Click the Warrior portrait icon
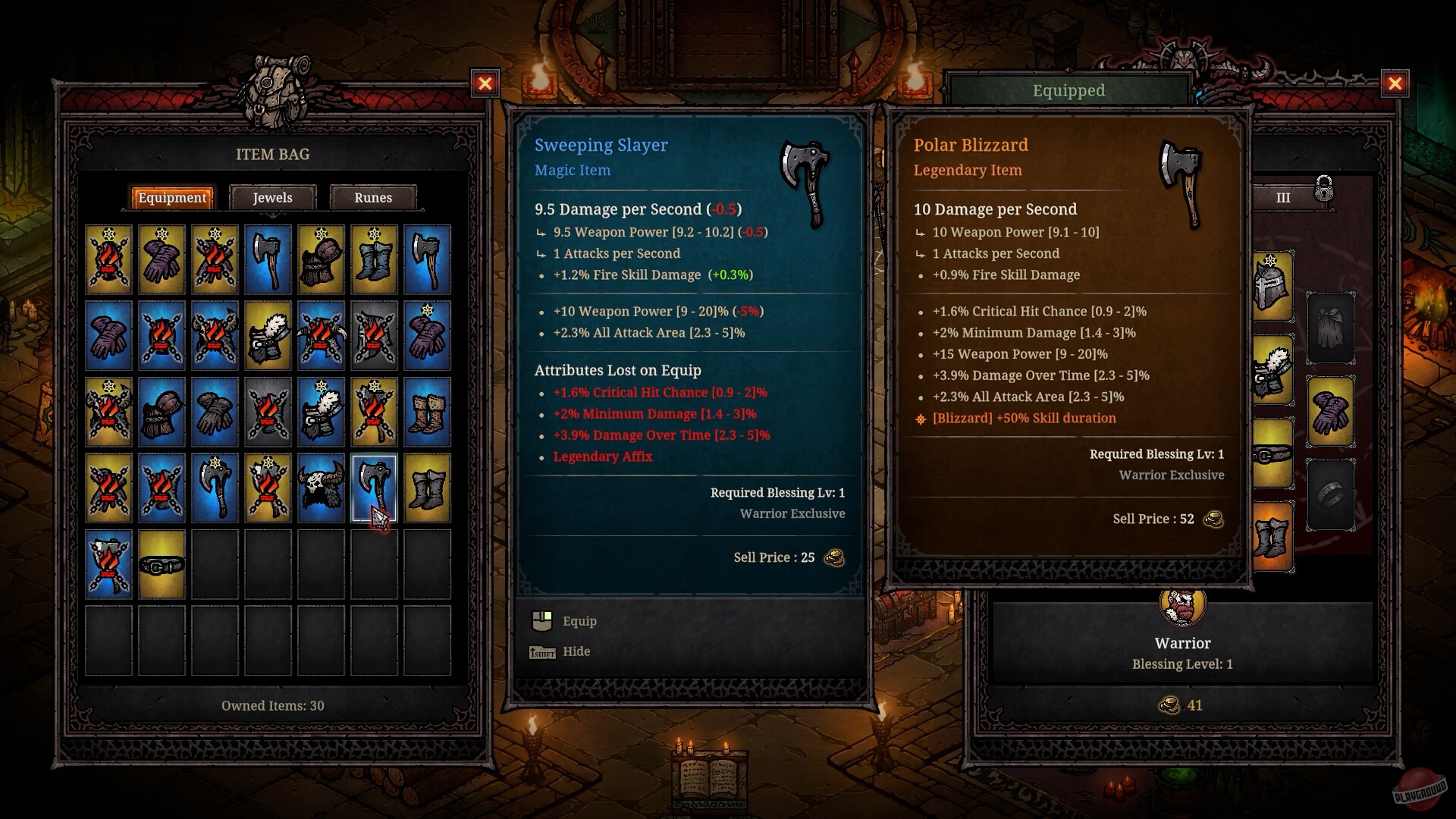This screenshot has height=819, width=1456. coord(1183,608)
